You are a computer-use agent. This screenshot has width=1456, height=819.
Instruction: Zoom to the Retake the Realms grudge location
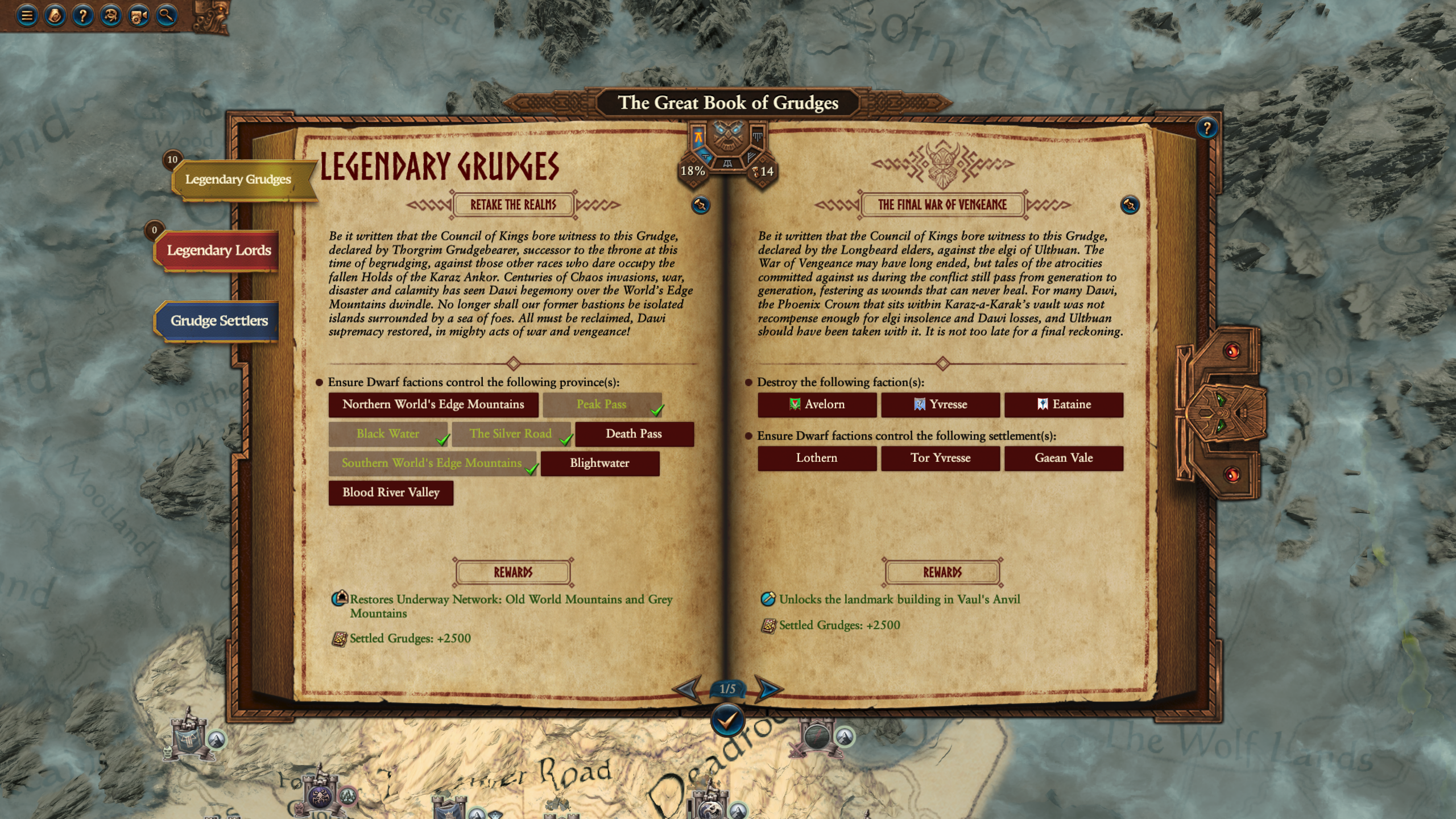(701, 205)
